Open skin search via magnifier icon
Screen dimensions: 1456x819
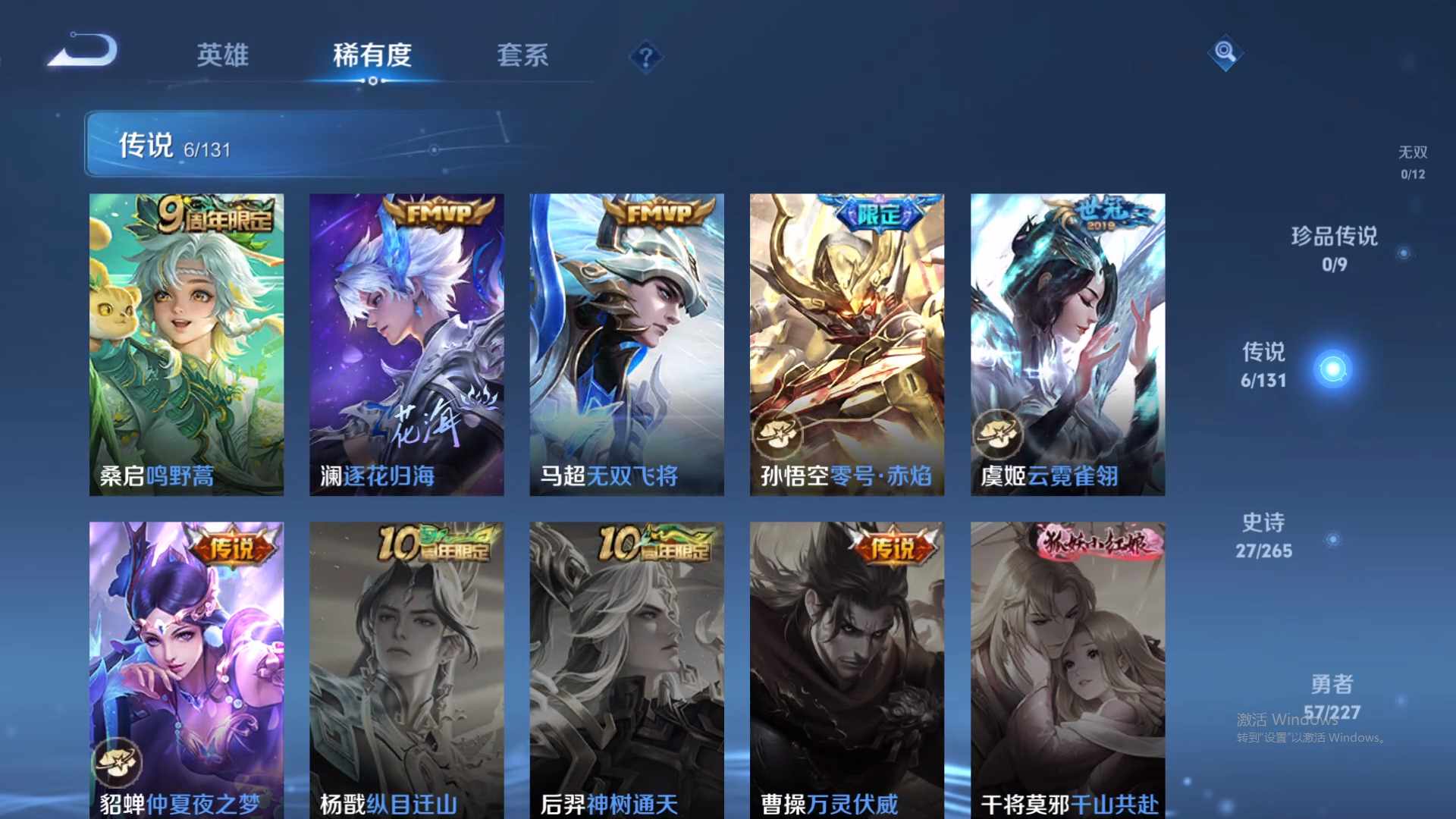click(x=1224, y=53)
